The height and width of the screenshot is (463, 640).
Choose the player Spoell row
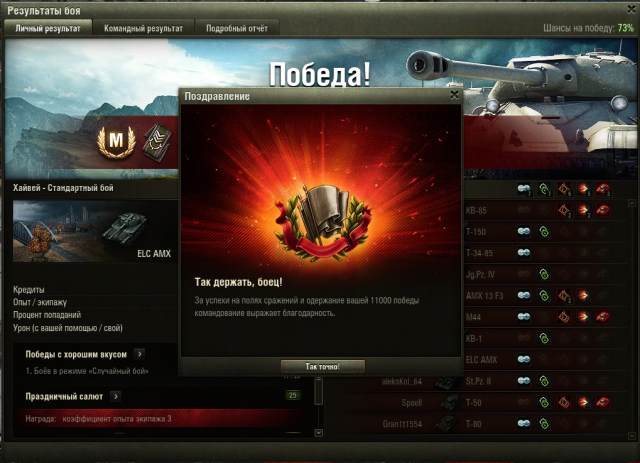tap(408, 403)
